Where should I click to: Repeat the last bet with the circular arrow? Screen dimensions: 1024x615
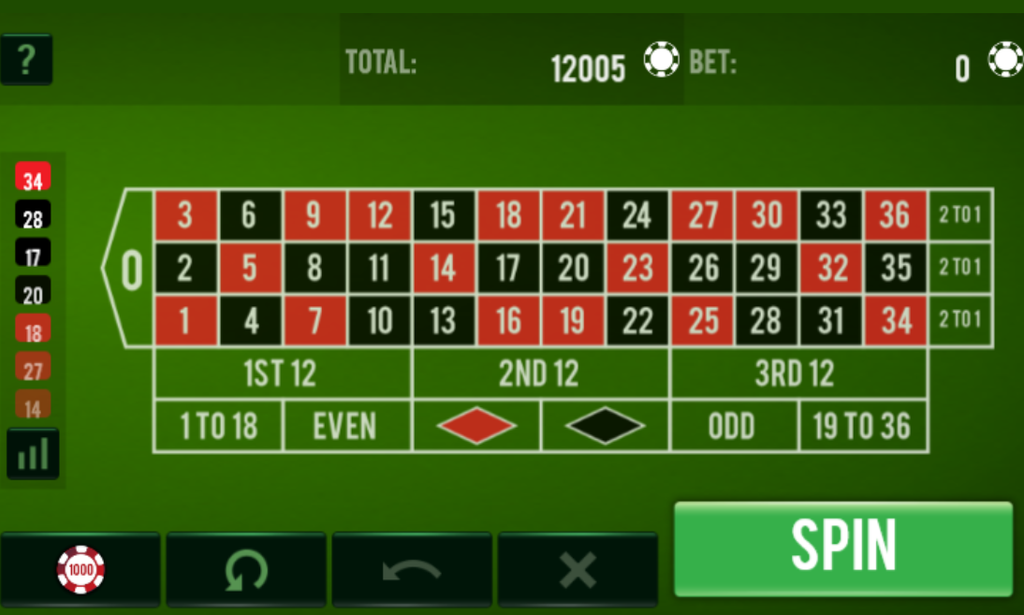tap(246, 570)
